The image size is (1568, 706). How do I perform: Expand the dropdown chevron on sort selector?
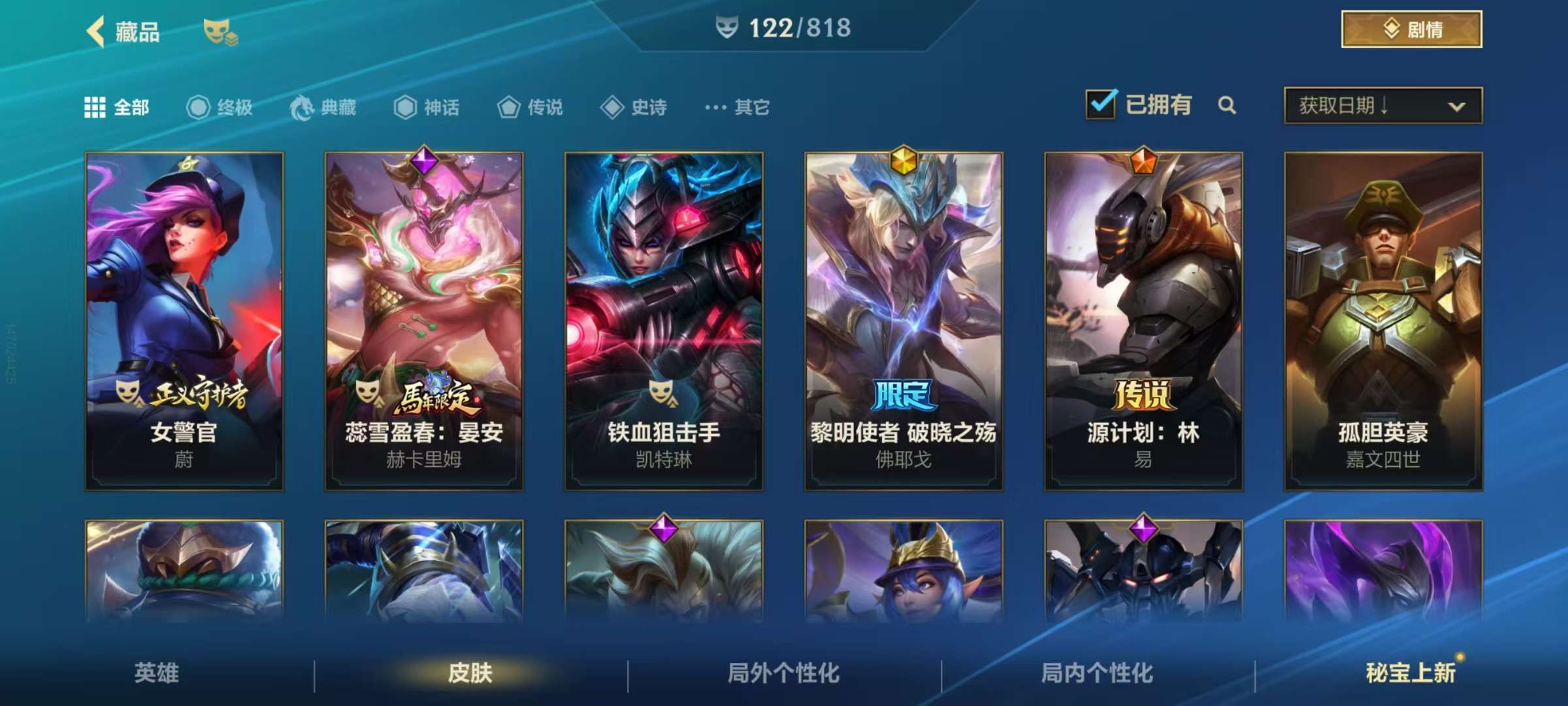(1458, 105)
